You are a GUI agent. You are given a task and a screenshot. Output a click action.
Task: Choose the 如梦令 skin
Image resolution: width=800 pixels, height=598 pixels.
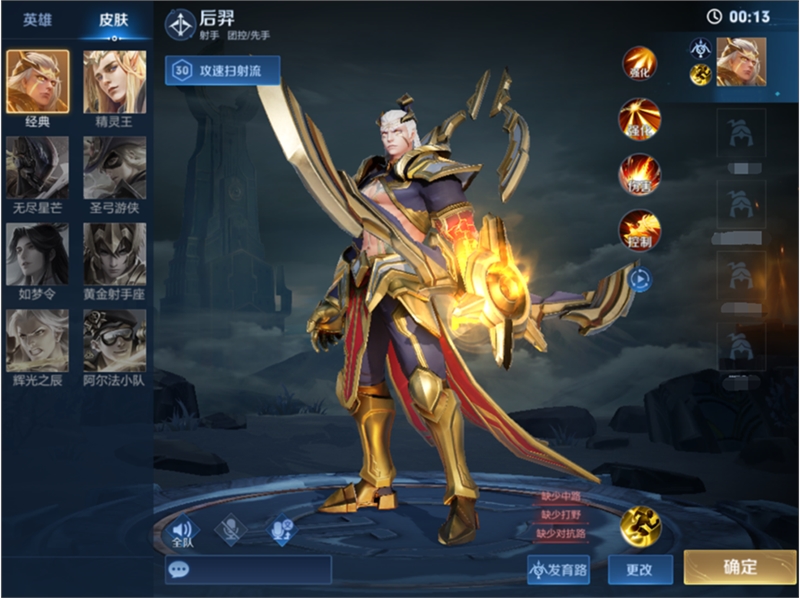pyautogui.click(x=38, y=253)
